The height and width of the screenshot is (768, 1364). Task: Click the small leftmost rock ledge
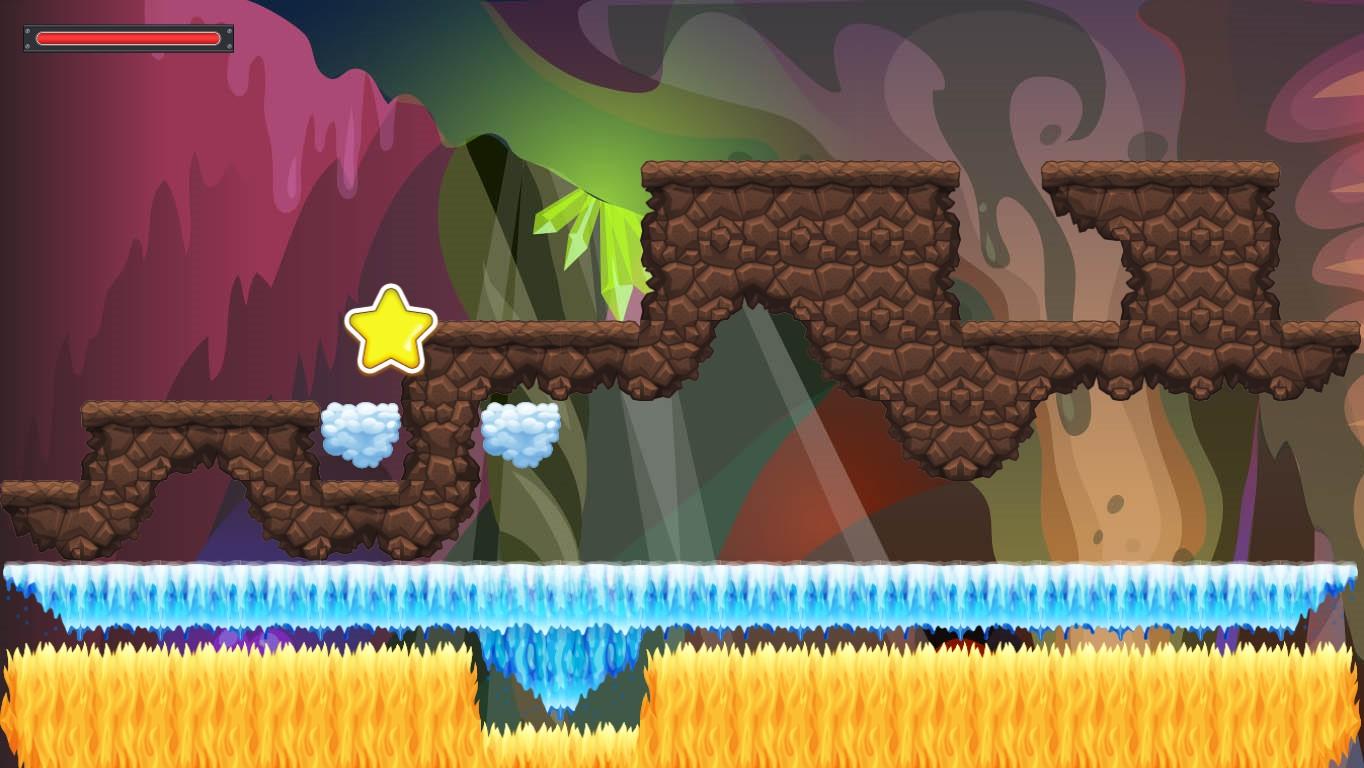(40, 500)
